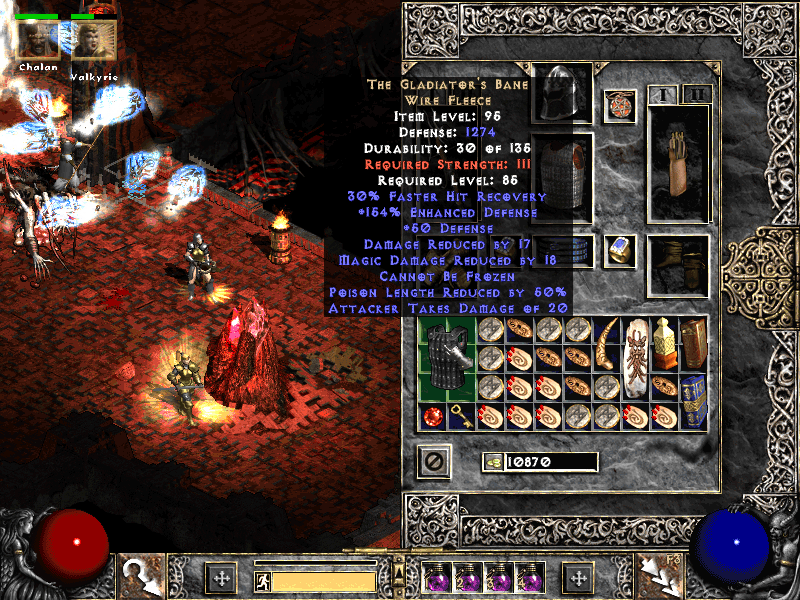Pick up the Wire Fleece armor in inventory
The image size is (800, 600).
pyautogui.click(x=447, y=359)
